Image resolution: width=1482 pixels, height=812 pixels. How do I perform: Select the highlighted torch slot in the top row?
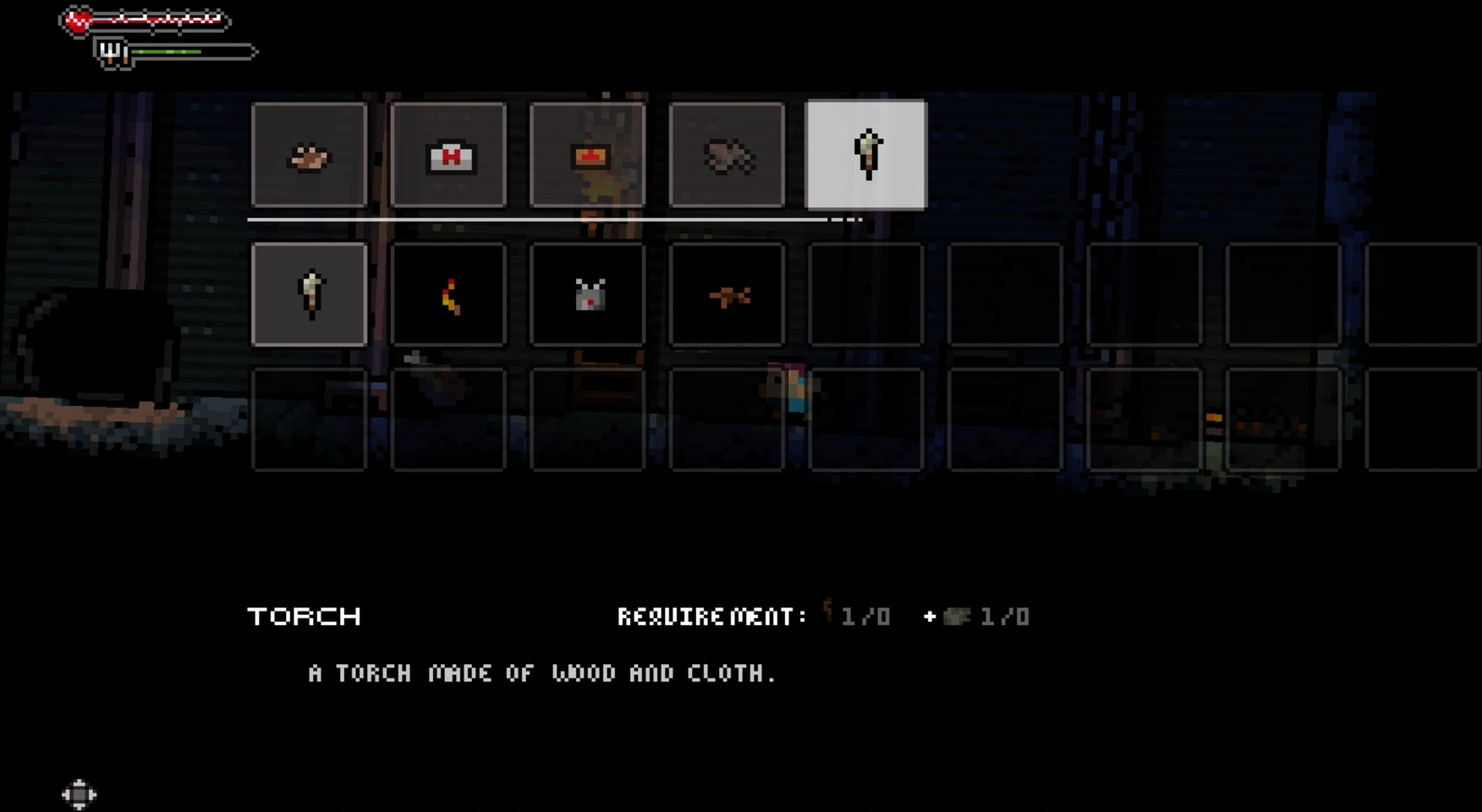click(866, 155)
